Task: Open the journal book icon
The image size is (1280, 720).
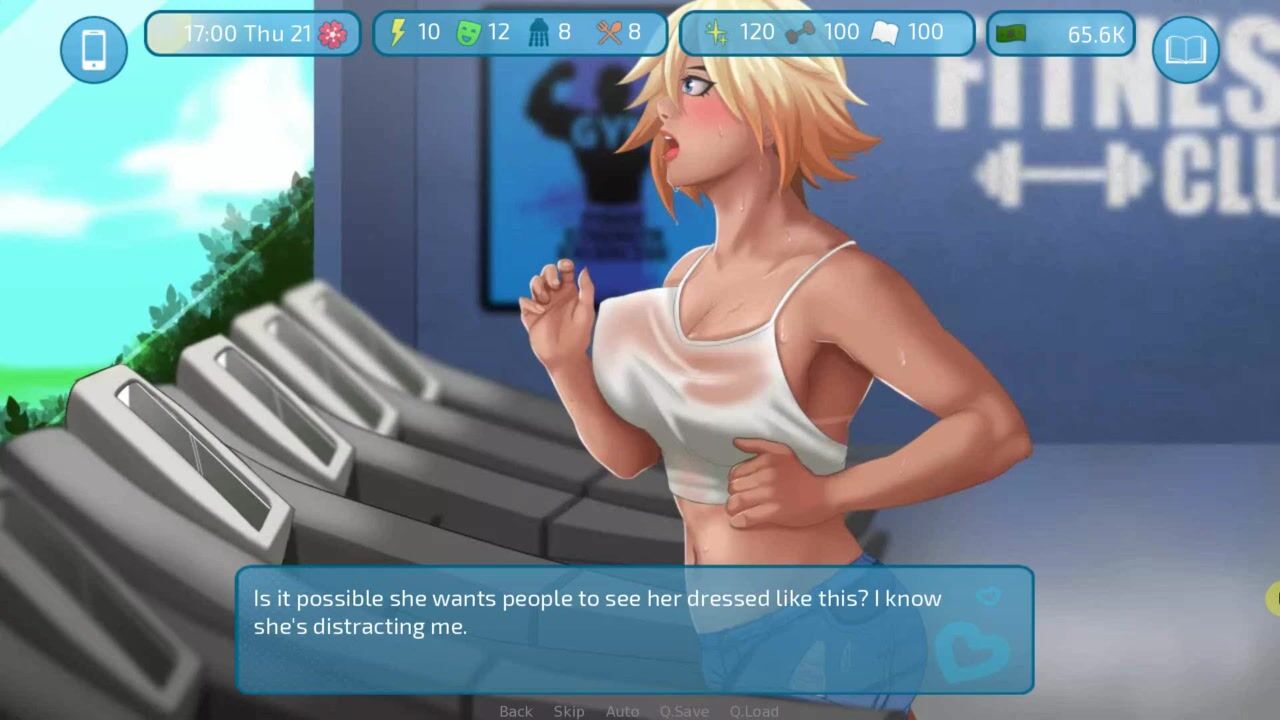Action: coord(1185,48)
